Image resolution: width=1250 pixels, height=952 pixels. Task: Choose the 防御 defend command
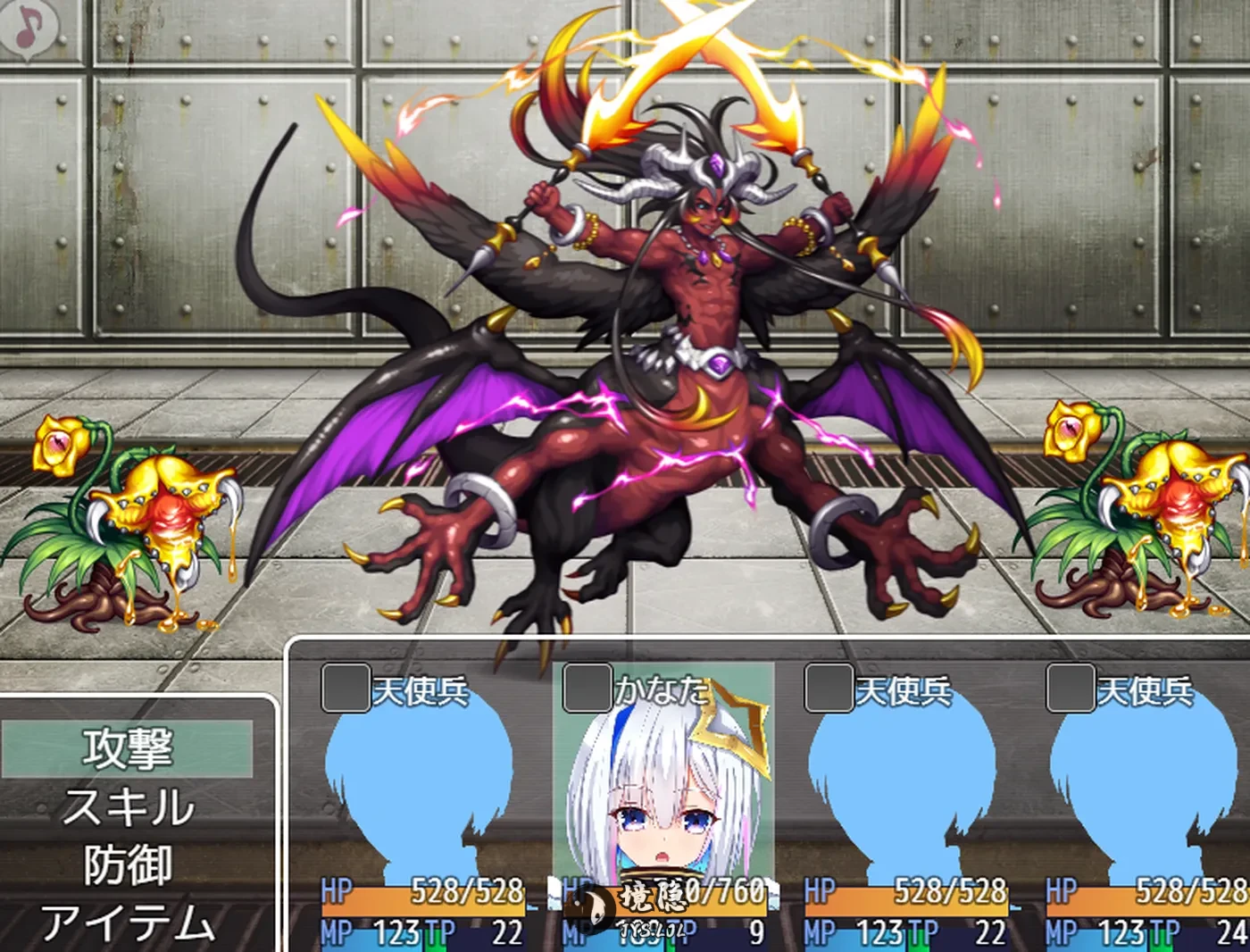pyautogui.click(x=128, y=864)
